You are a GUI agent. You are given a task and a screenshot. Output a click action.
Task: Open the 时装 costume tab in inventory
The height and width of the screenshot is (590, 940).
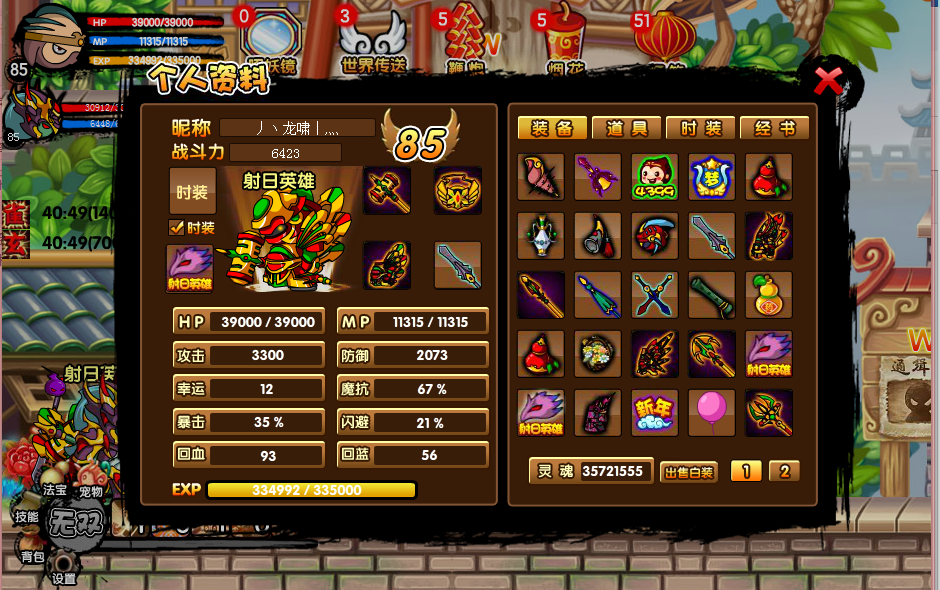click(x=700, y=128)
